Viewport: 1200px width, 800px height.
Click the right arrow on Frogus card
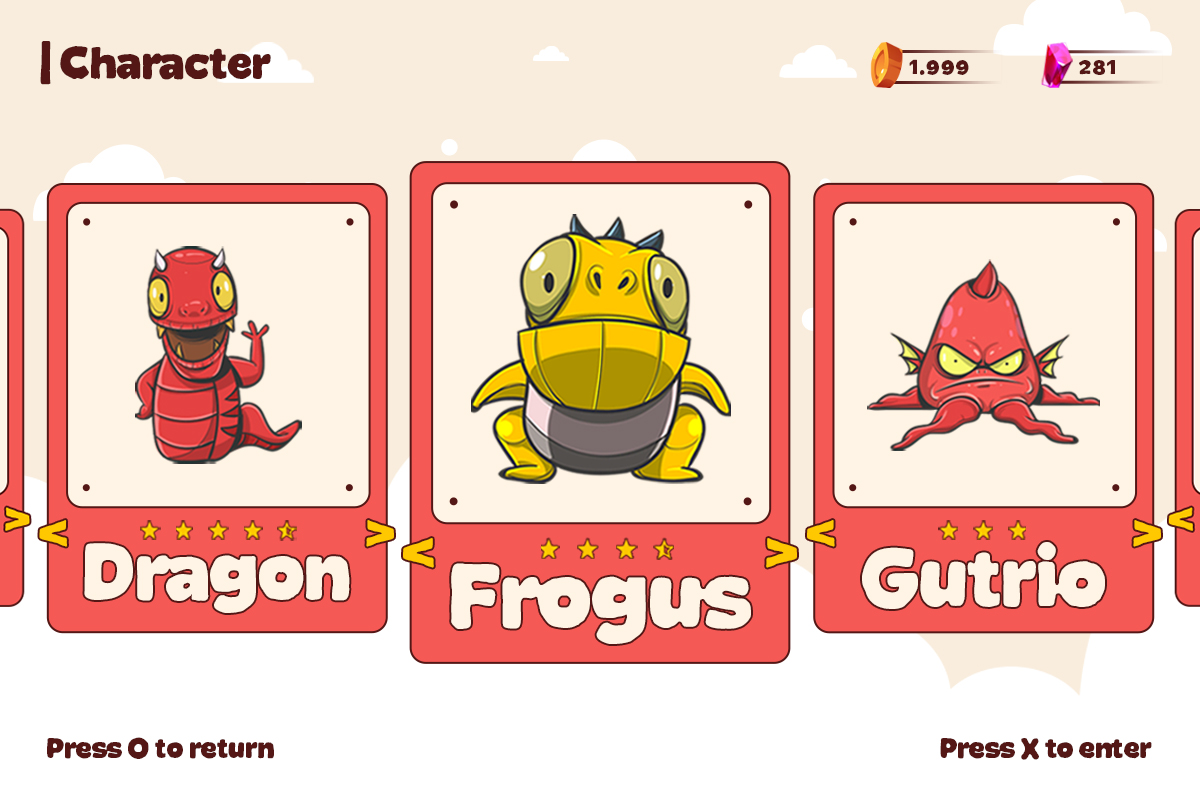[781, 552]
